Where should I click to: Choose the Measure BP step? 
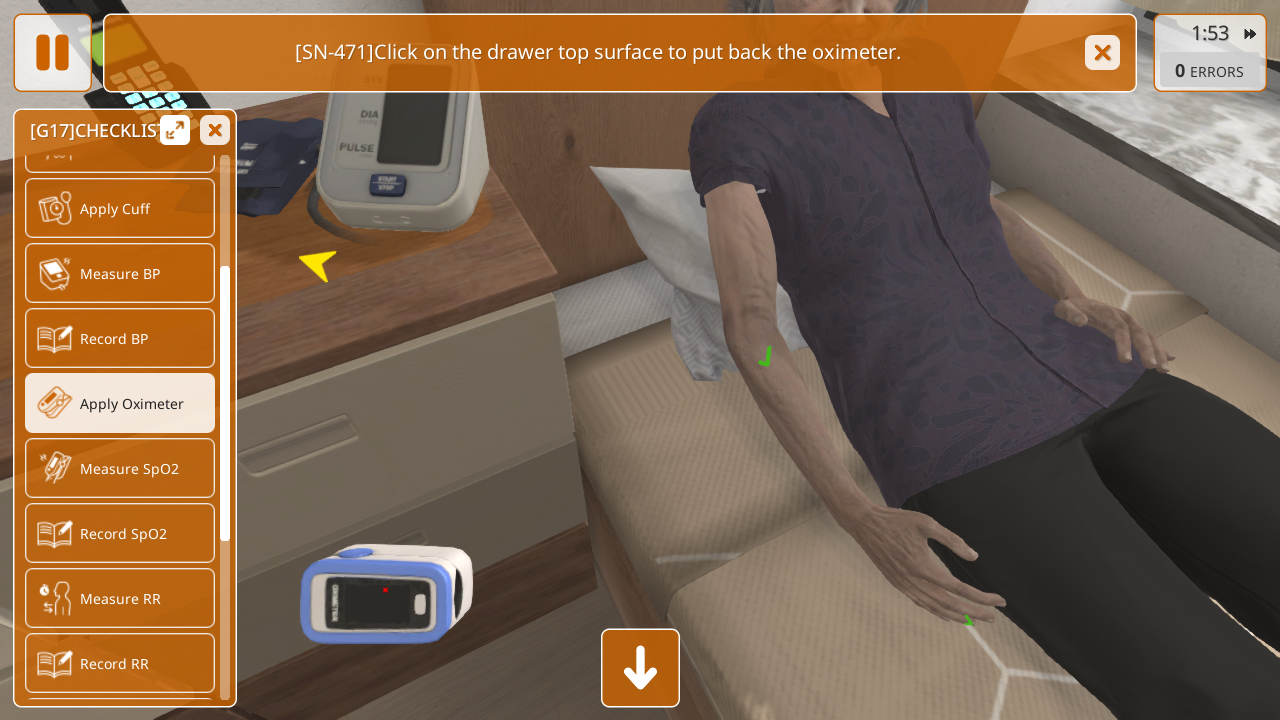pyautogui.click(x=120, y=274)
